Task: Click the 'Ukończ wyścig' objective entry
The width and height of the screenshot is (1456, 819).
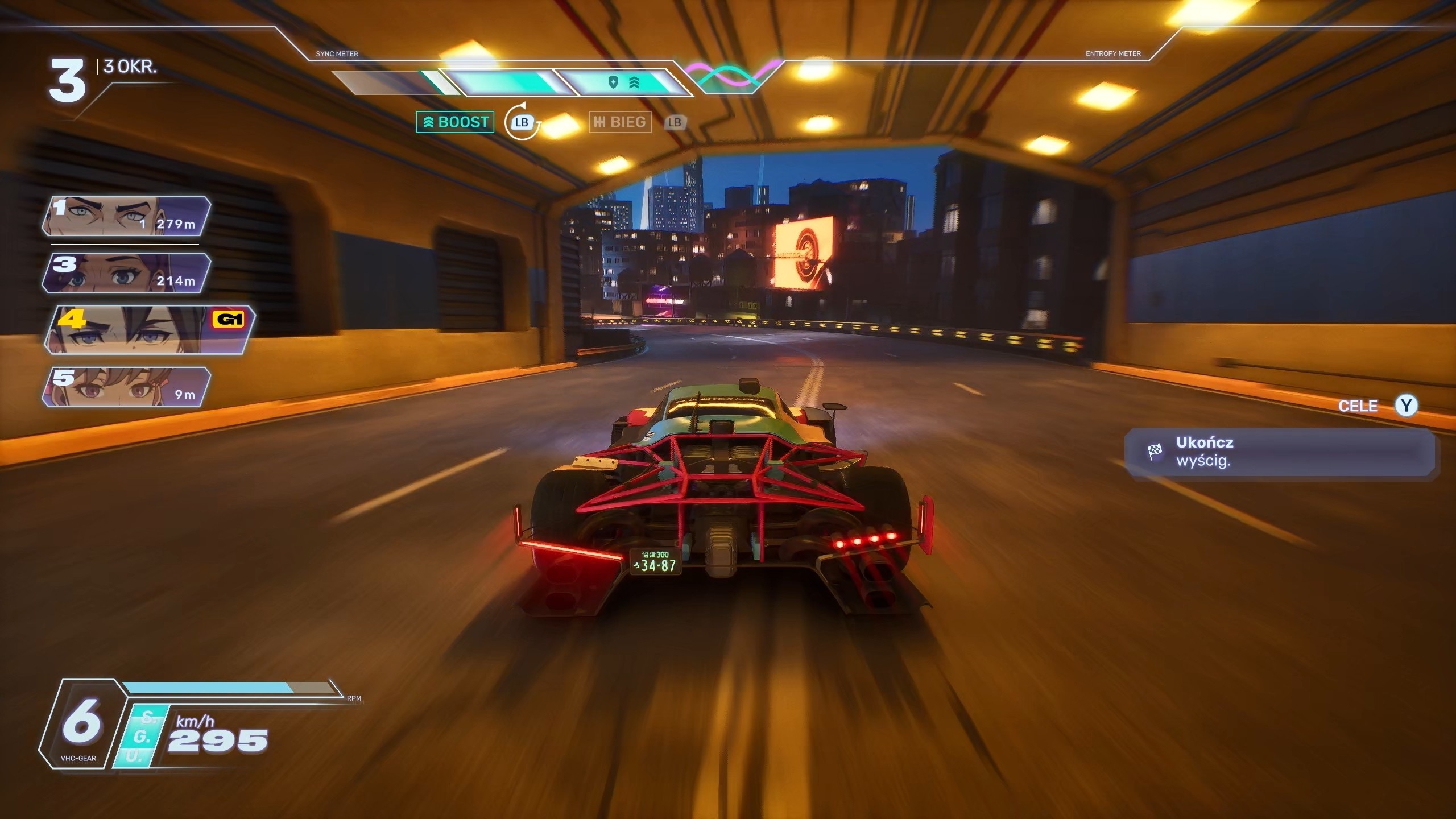Action: (x=1279, y=452)
